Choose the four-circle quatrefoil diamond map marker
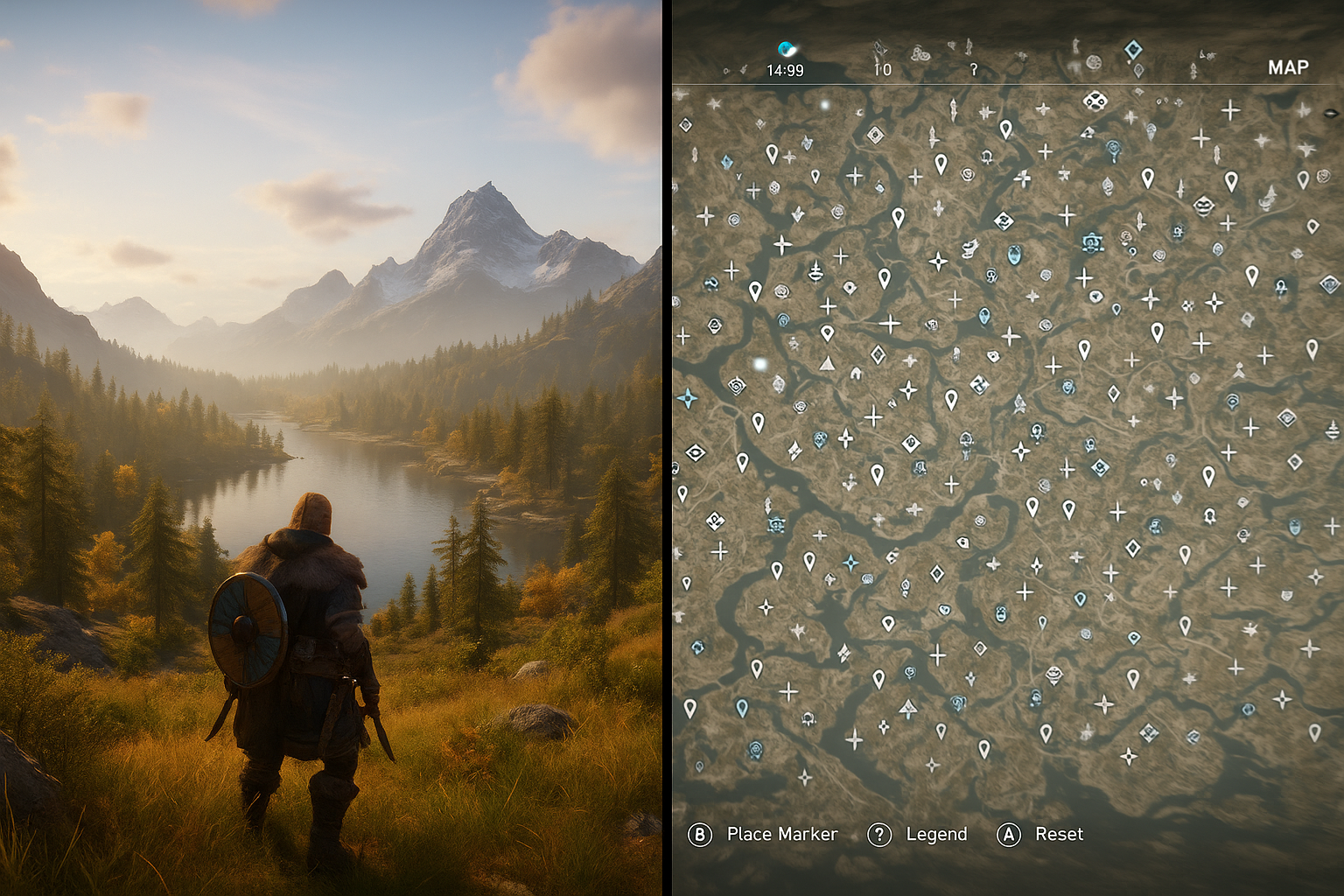Screen dimensions: 1344x896 tap(1094, 101)
